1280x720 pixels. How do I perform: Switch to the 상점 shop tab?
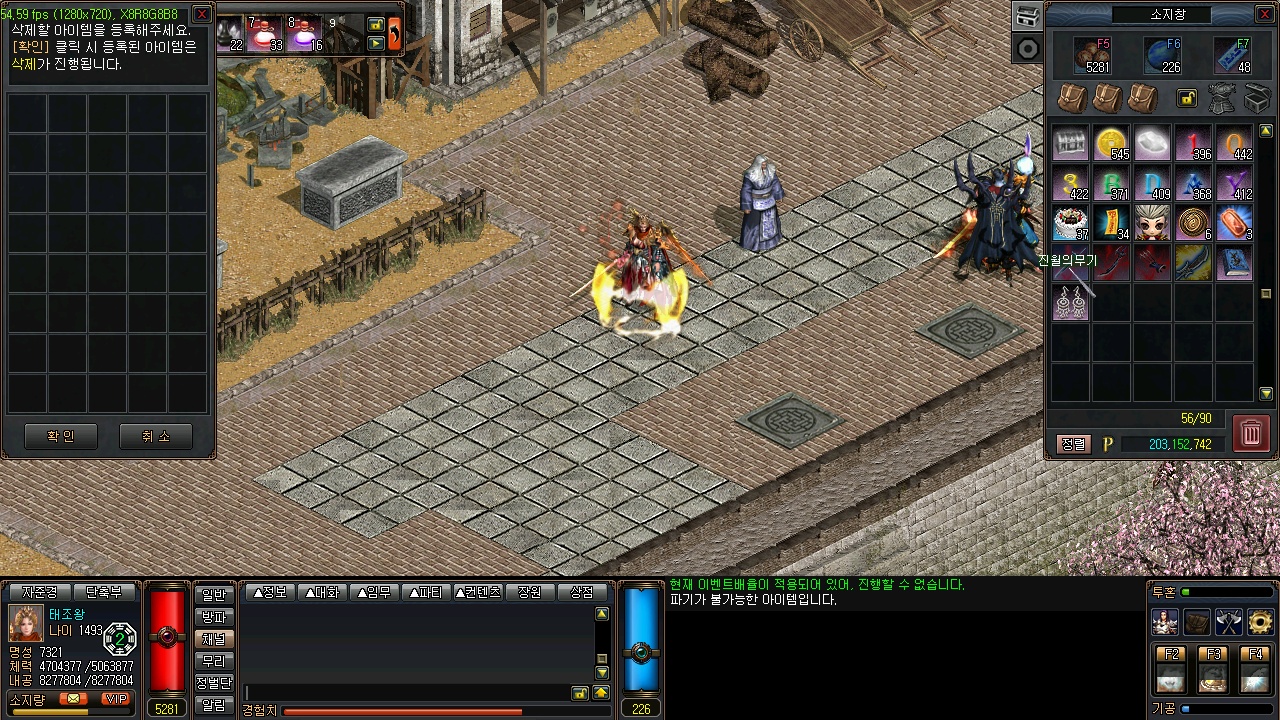point(582,592)
